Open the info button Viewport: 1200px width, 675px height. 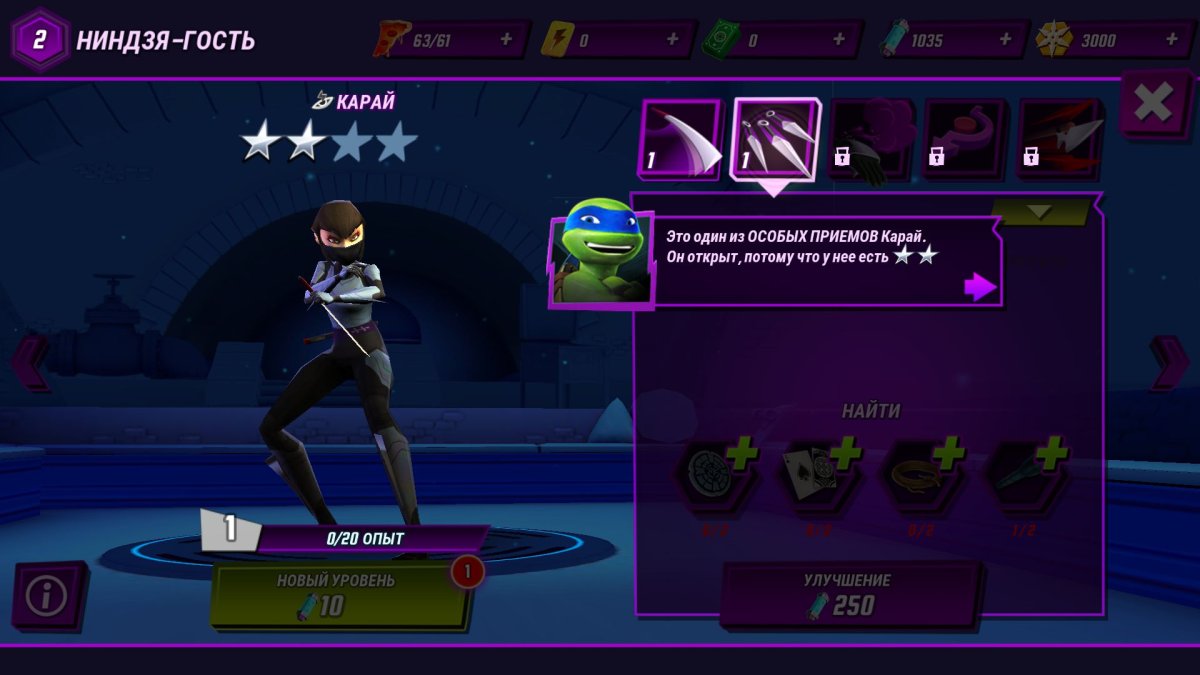coord(47,596)
